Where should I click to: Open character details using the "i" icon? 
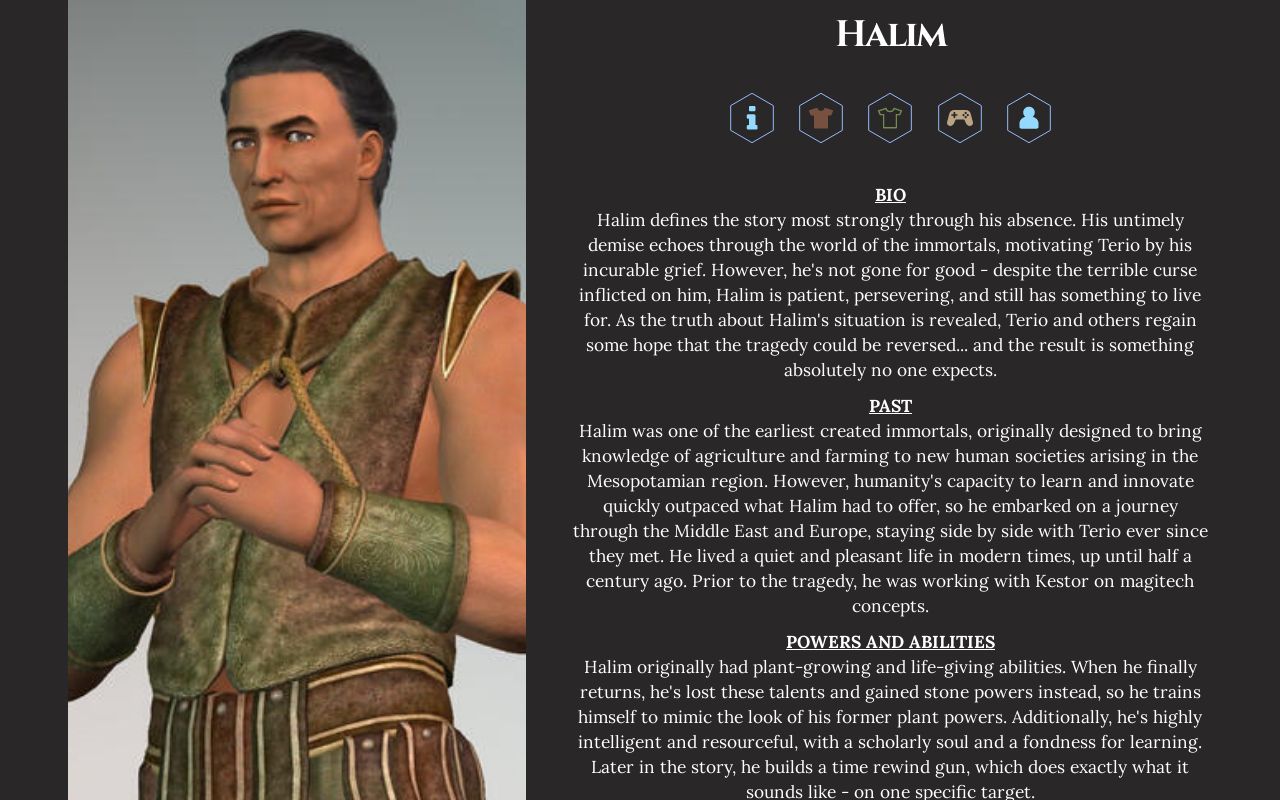click(x=751, y=118)
